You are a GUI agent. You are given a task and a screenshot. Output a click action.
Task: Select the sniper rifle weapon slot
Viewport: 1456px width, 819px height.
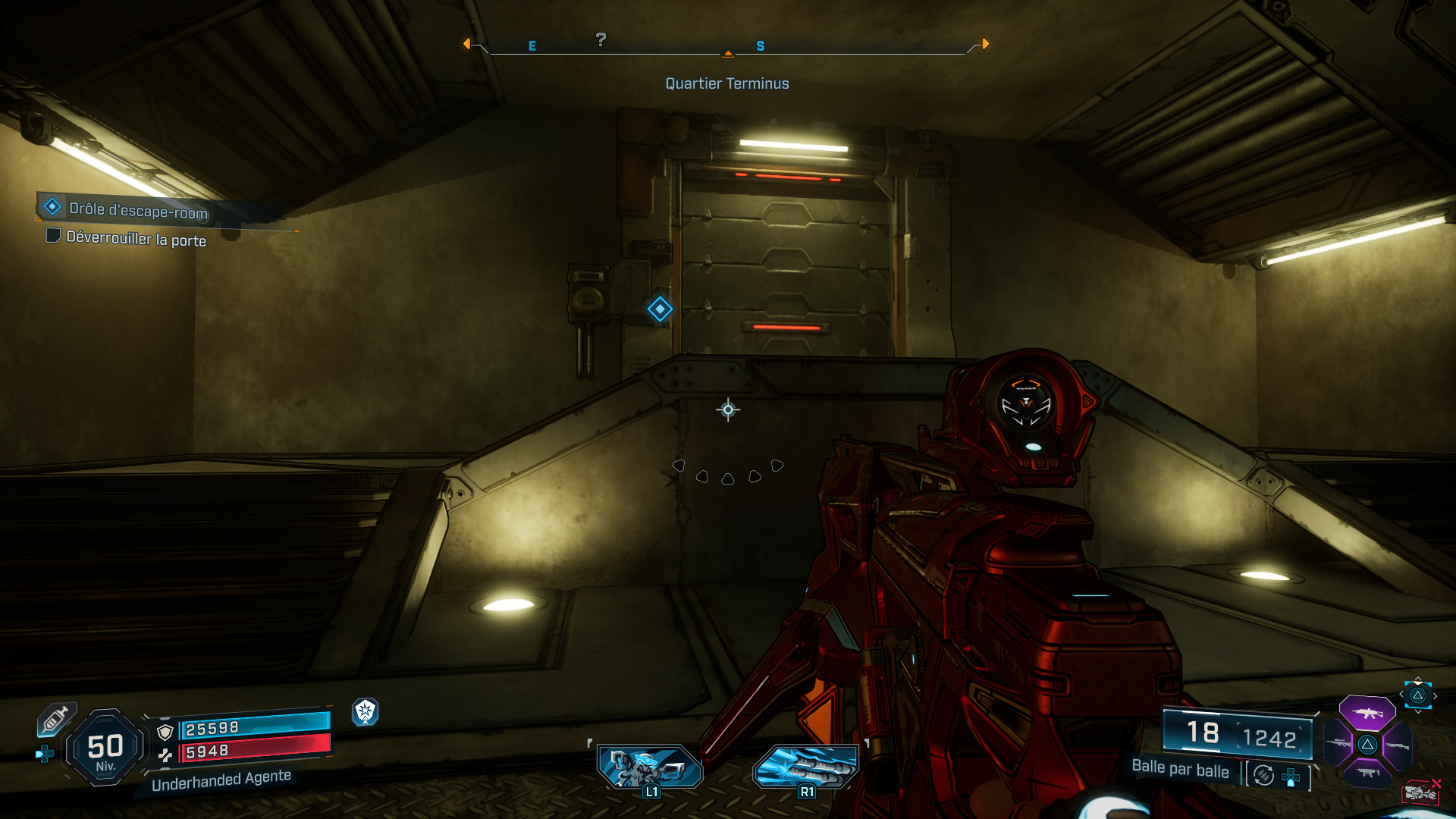tap(1339, 742)
